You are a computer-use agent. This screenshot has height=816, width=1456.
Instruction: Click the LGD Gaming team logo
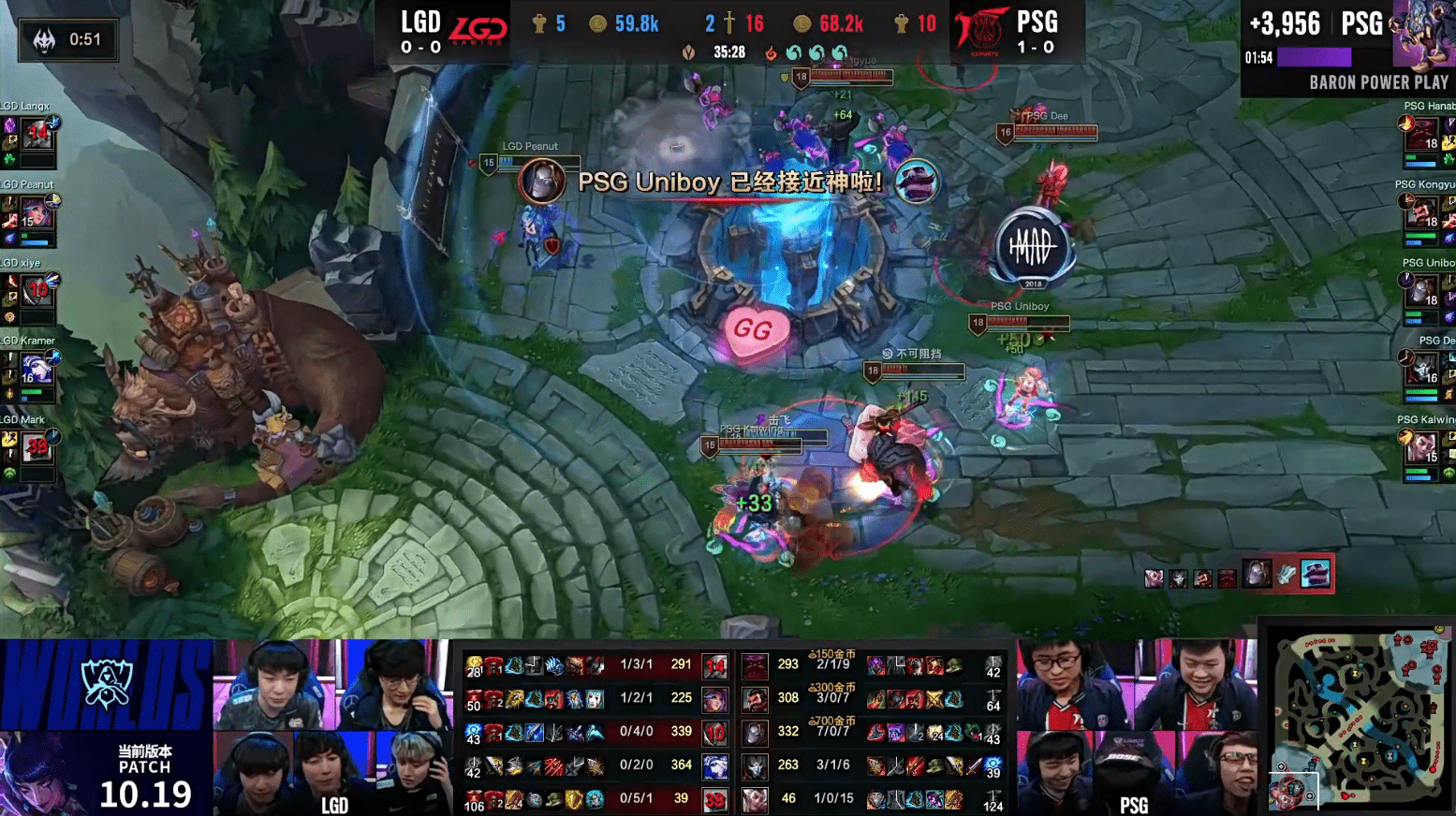pyautogui.click(x=478, y=30)
